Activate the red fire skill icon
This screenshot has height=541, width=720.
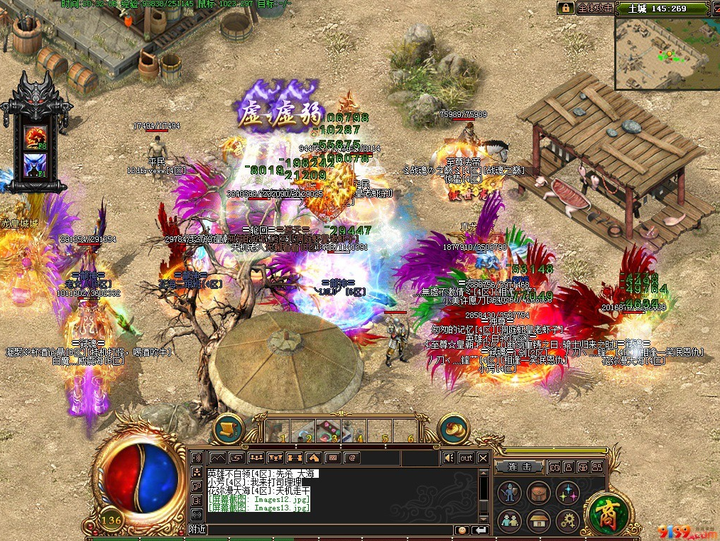click(x=36, y=137)
